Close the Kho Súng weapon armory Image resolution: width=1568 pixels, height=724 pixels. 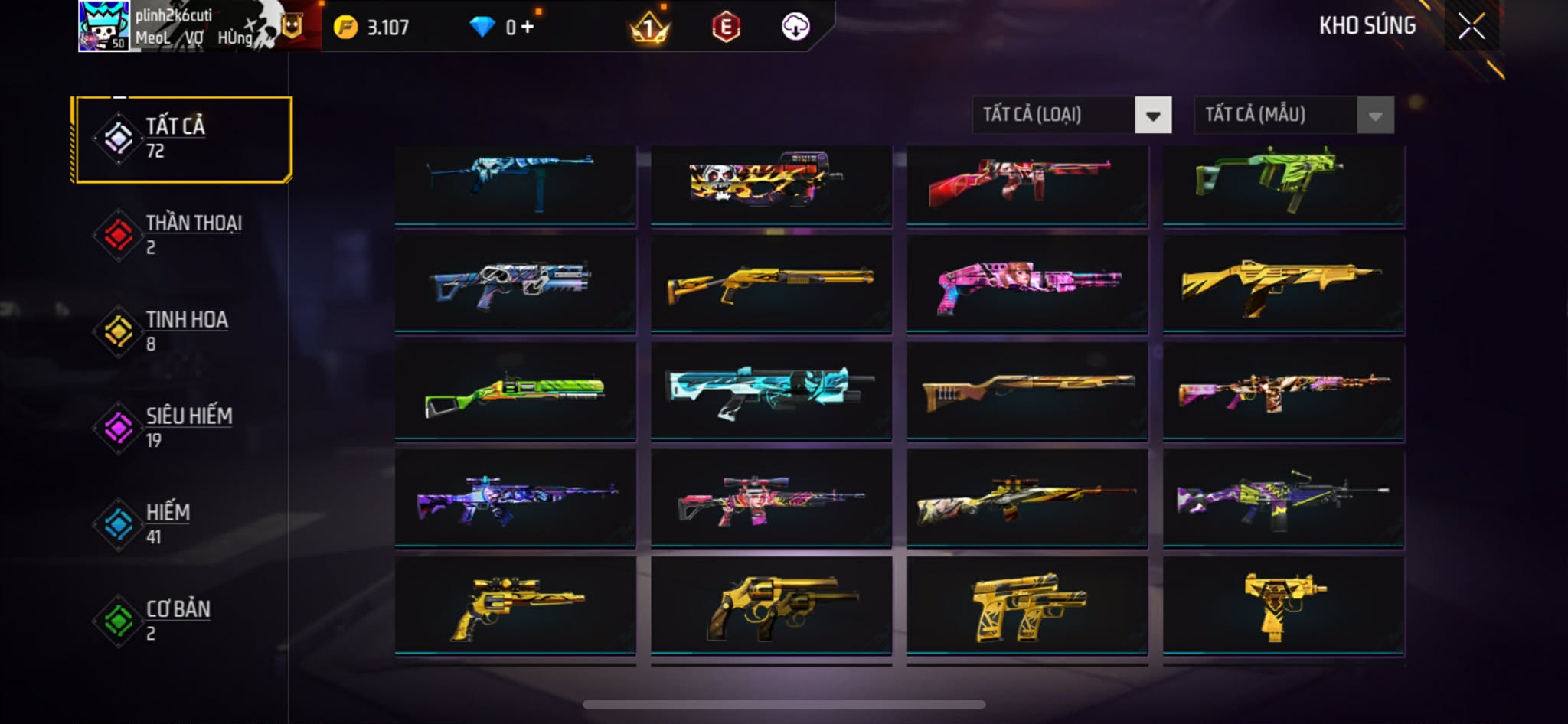point(1471,27)
